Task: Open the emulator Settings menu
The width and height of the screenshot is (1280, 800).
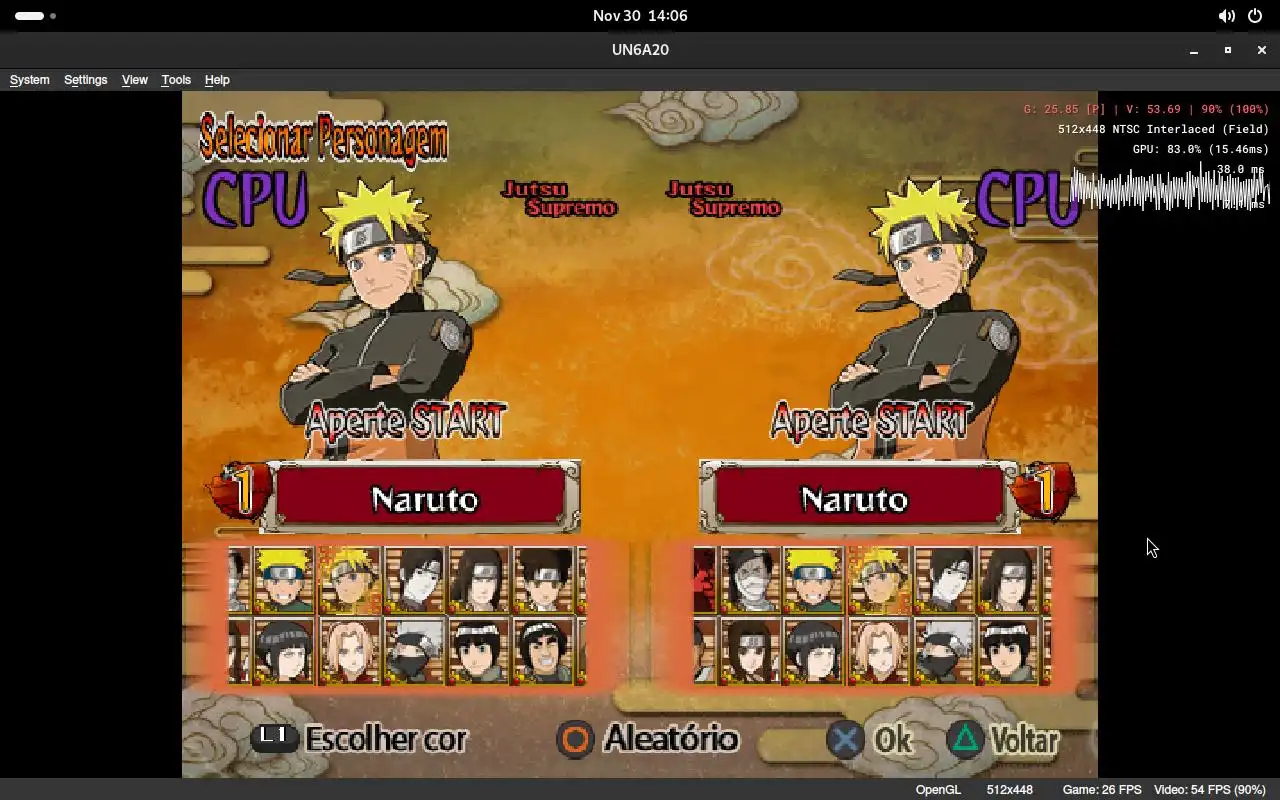Action: [85, 80]
